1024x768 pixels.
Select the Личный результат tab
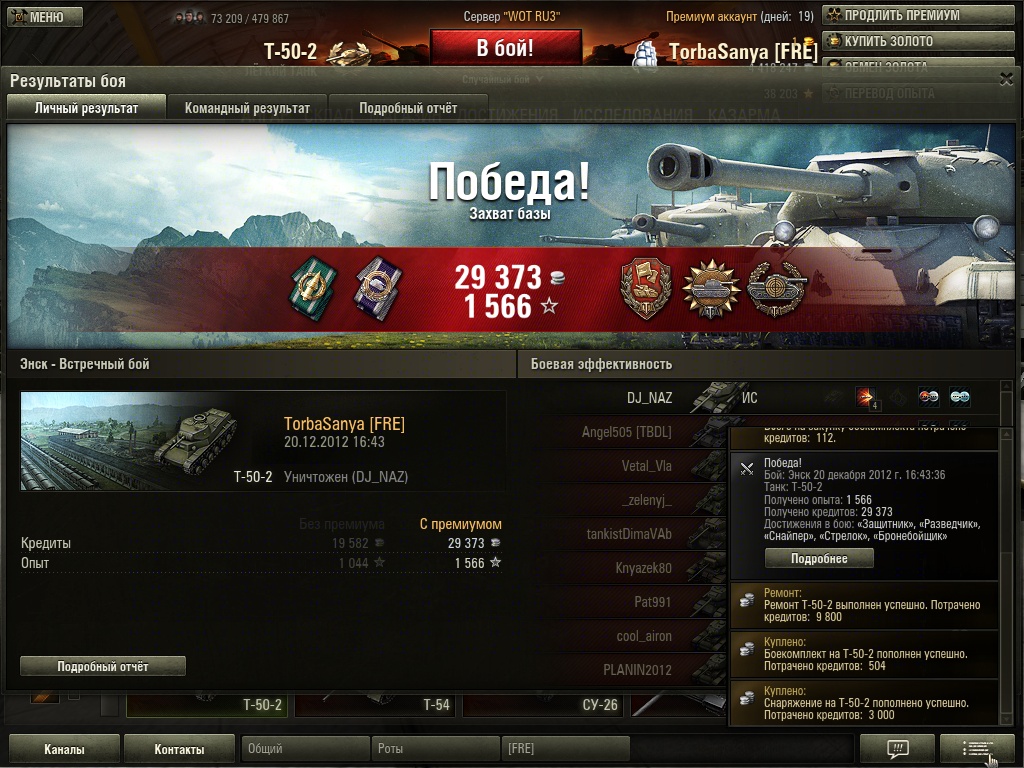[x=86, y=108]
